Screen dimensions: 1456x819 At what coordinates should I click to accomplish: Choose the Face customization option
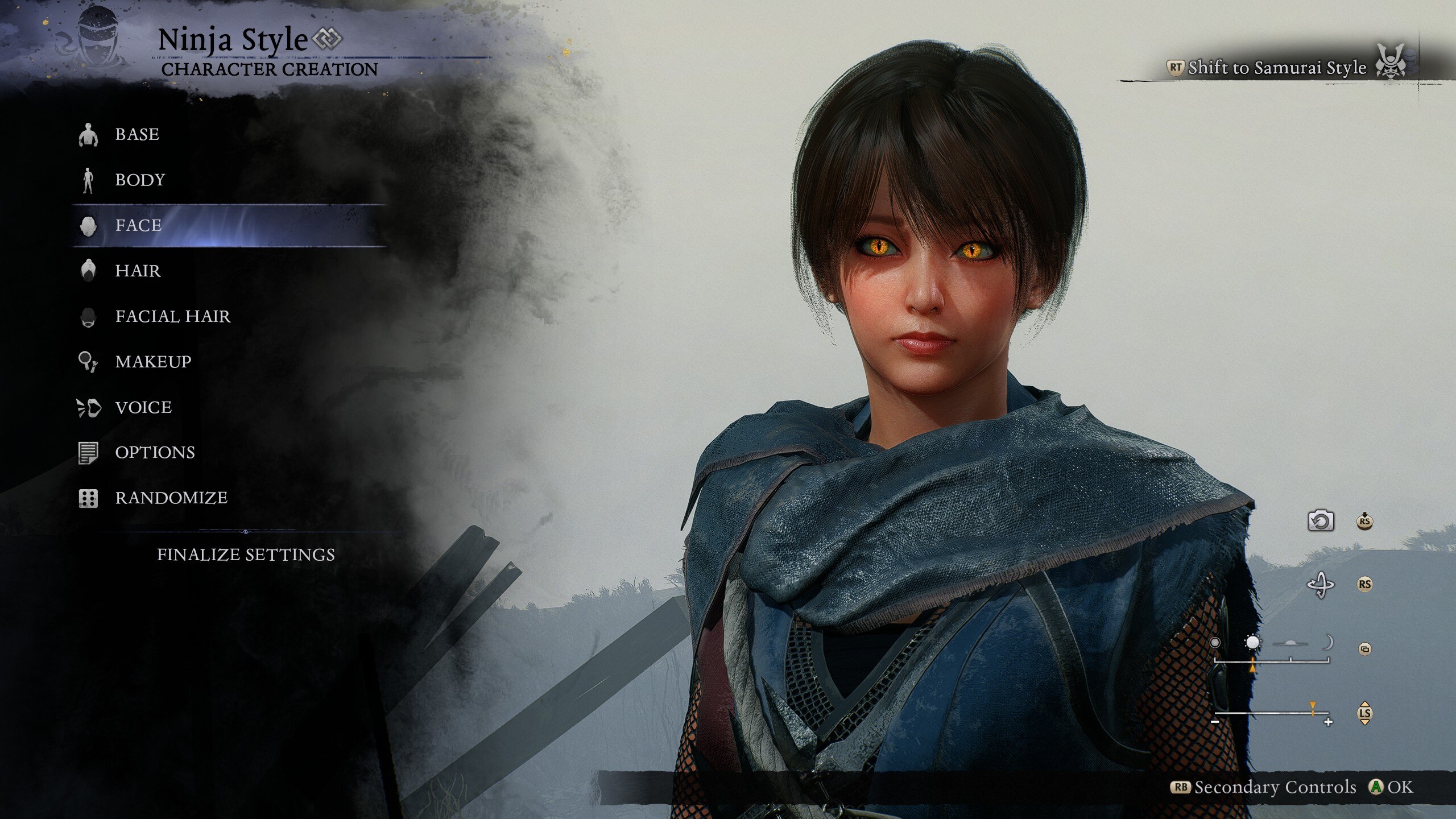pos(139,225)
